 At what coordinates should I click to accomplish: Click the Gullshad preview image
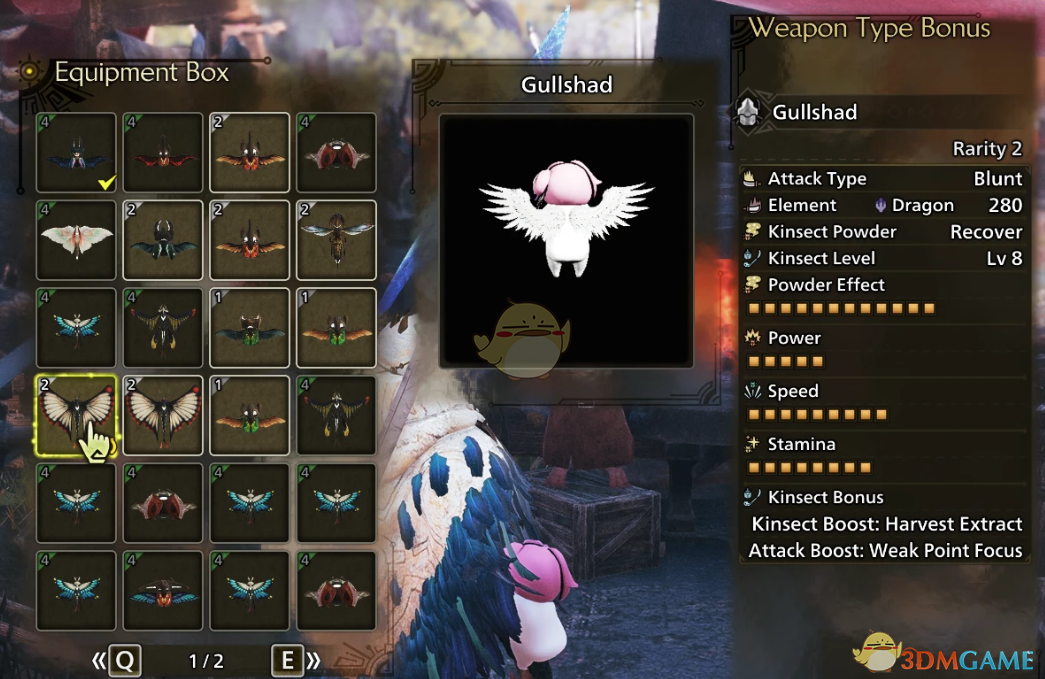566,240
